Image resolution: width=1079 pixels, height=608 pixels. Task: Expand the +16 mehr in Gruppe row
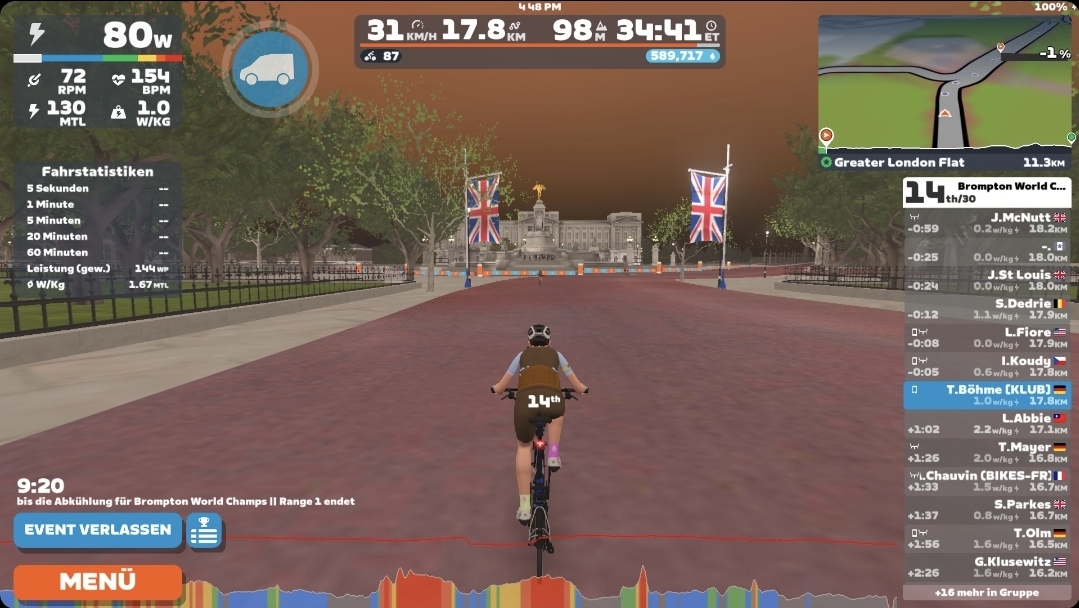pos(986,592)
